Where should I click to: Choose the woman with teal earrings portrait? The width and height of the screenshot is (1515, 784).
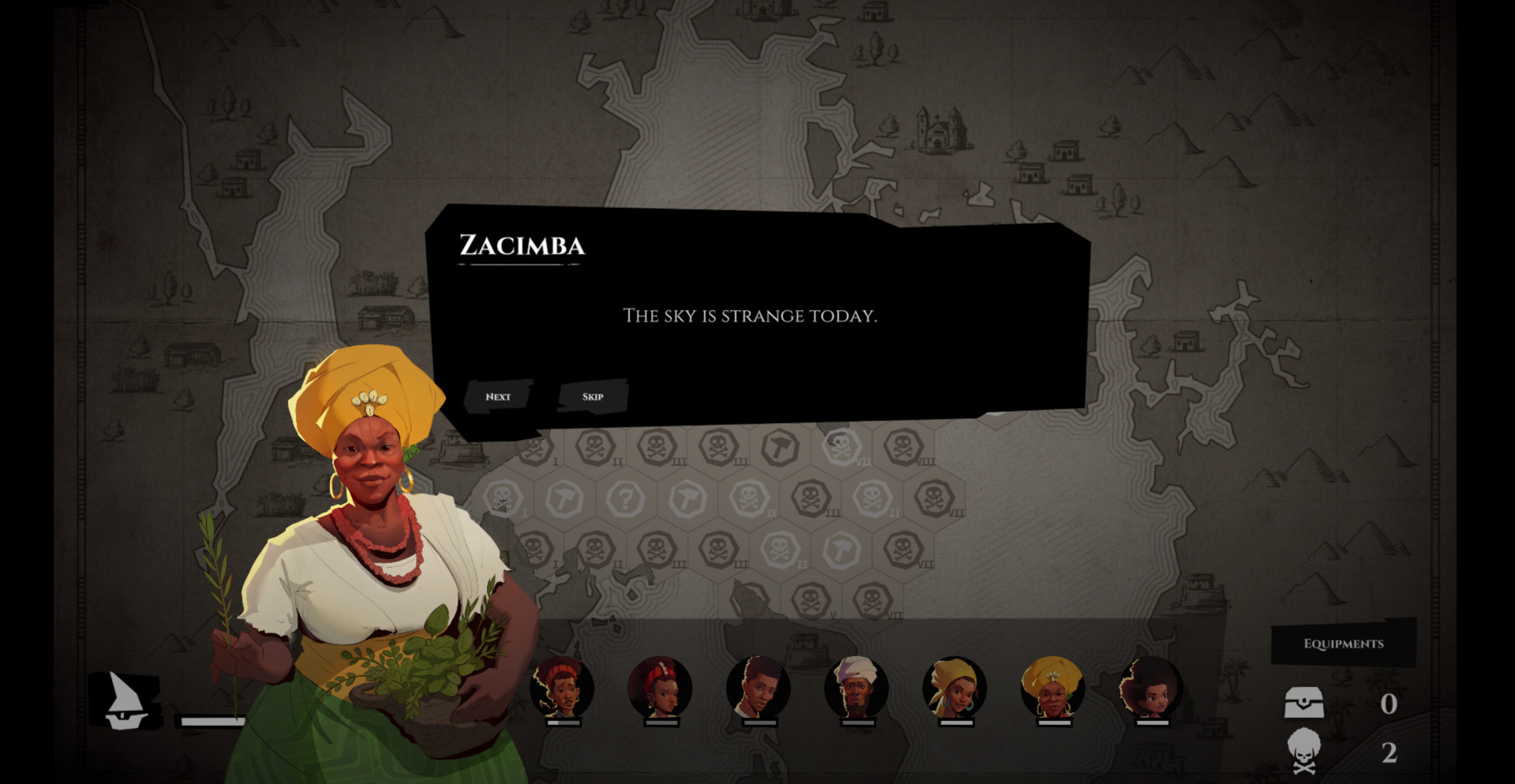[x=954, y=688]
